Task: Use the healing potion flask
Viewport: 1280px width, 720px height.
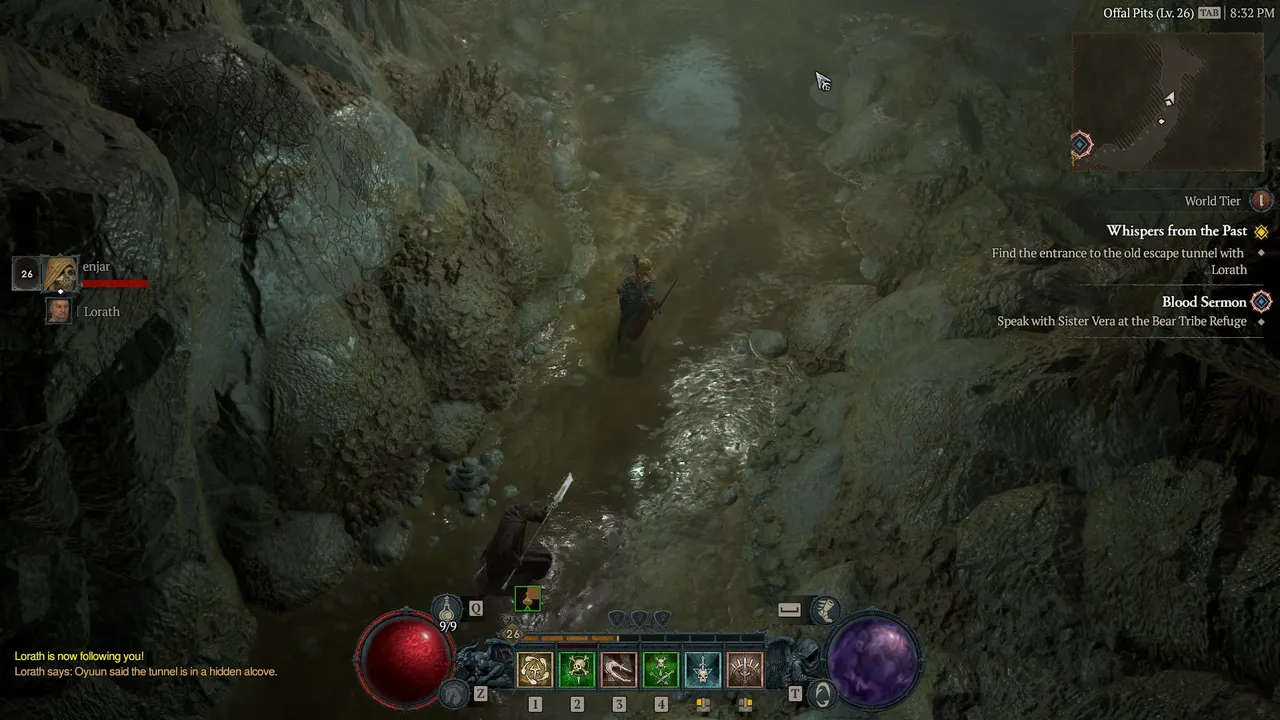Action: tap(447, 608)
